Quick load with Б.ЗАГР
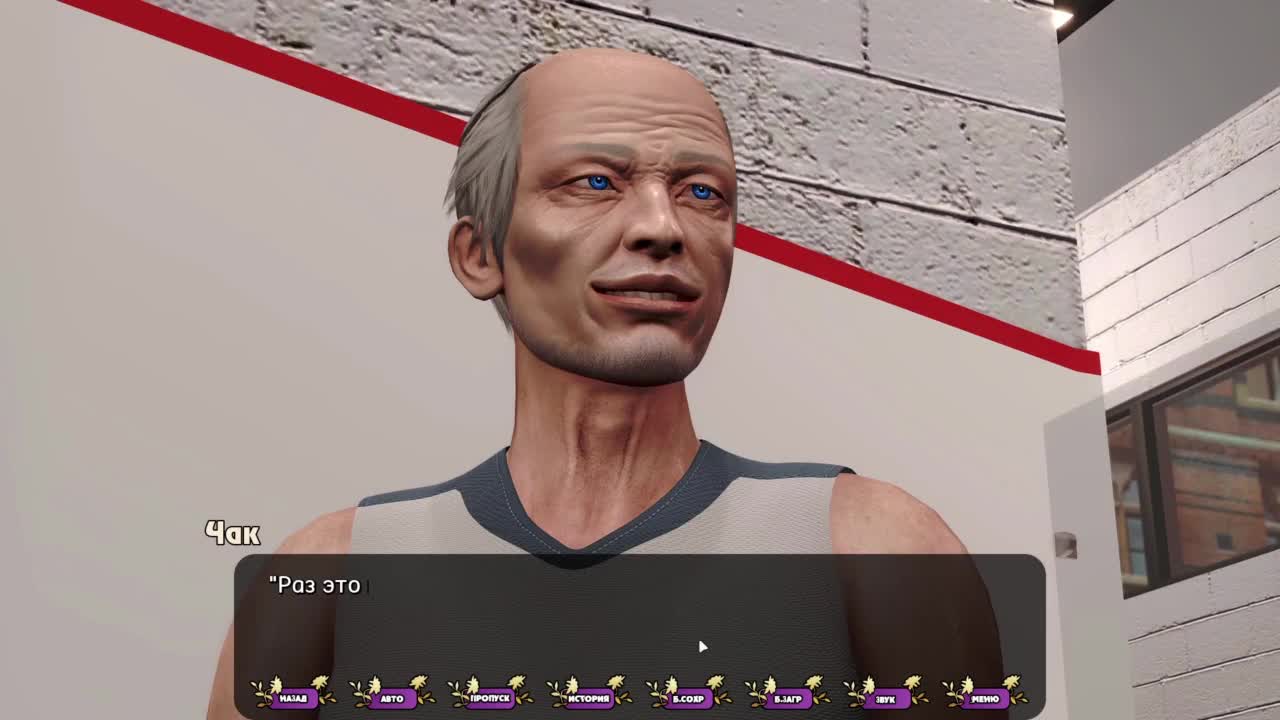 click(787, 698)
